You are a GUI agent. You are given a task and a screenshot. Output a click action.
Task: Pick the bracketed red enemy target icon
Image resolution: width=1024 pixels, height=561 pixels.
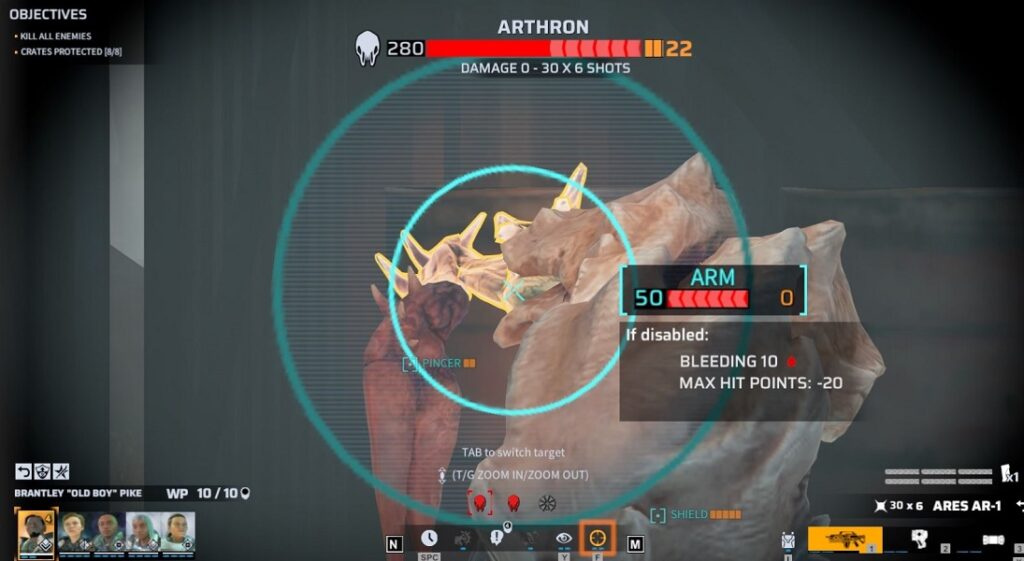click(480, 502)
